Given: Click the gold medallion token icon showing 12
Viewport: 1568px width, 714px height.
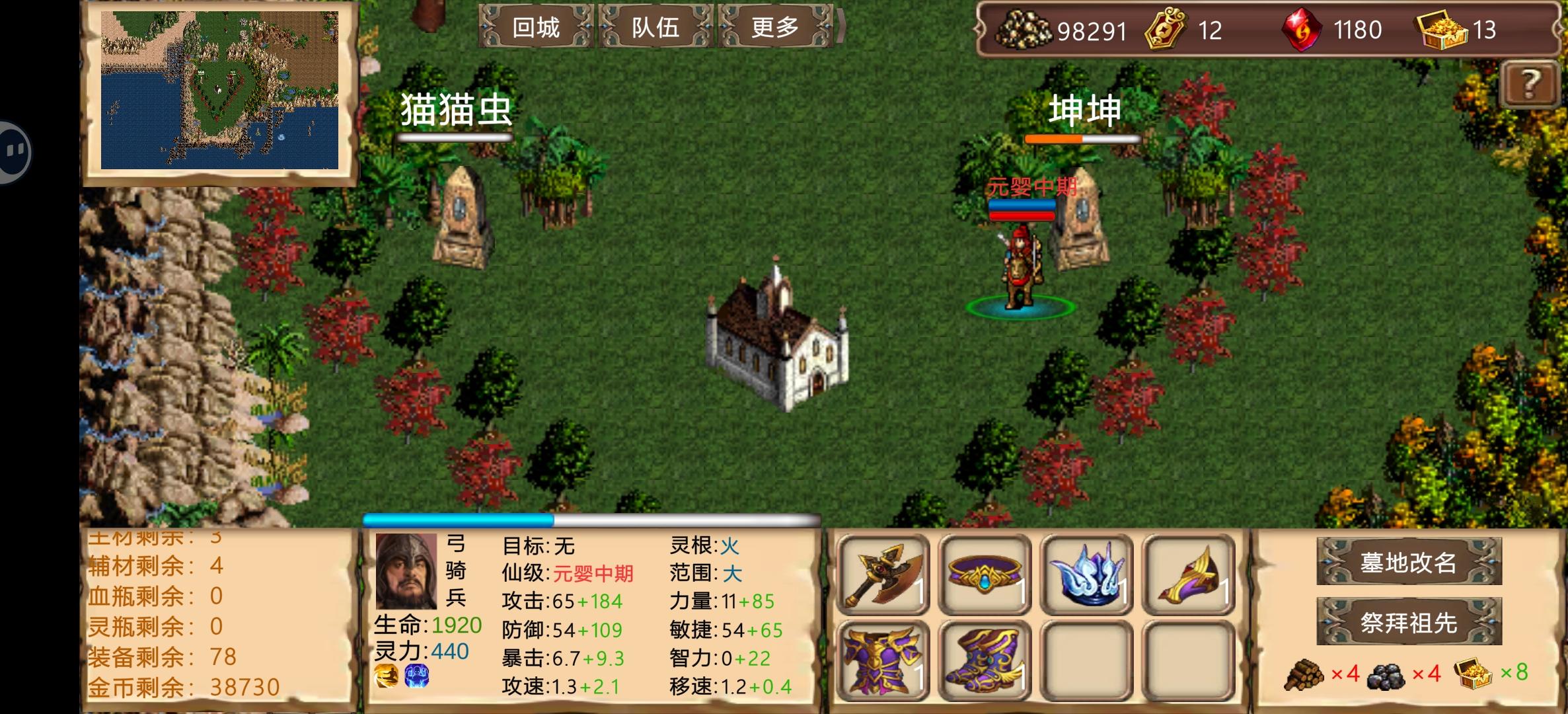Looking at the screenshot, I should coord(1164,30).
